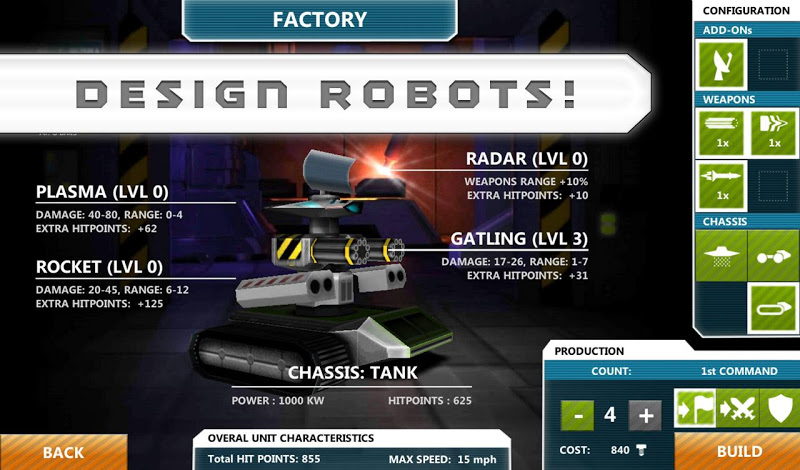Build the designed robots
Viewport: 800px width, 470px height.
point(739,451)
